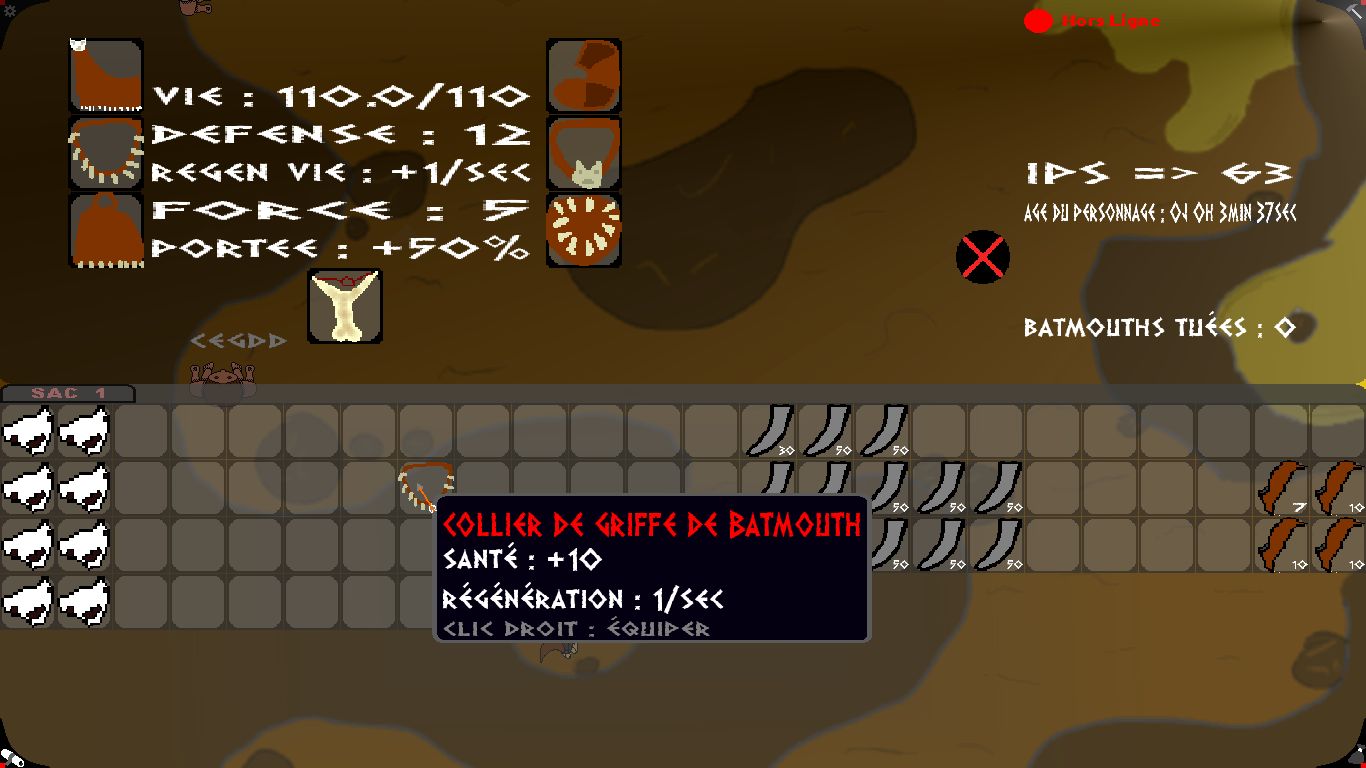Image resolution: width=1366 pixels, height=768 pixels.
Task: Select the equipped bone weapon slot
Action: [x=345, y=306]
